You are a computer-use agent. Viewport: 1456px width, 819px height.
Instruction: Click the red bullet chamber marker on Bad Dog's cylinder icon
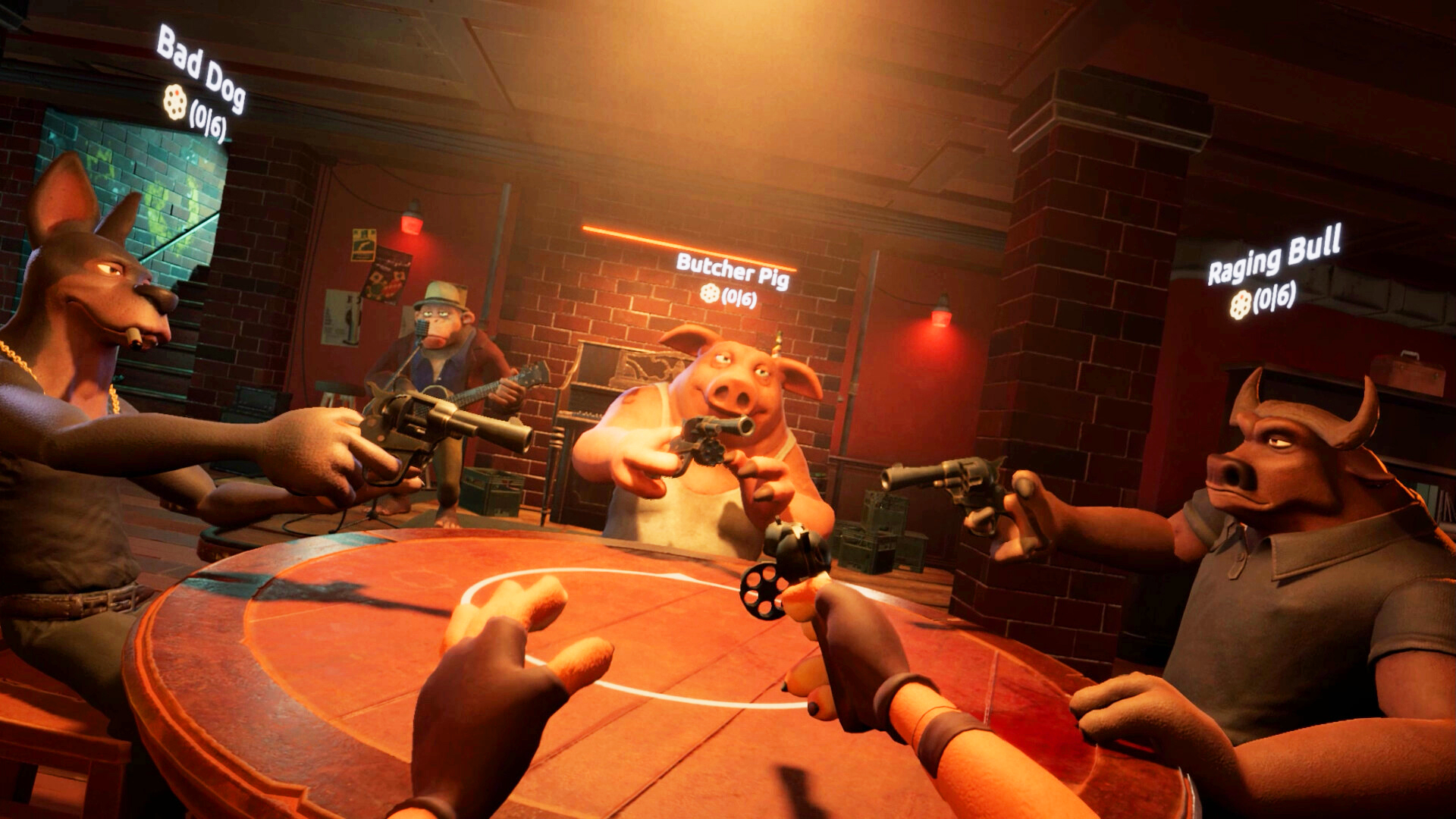(178, 93)
